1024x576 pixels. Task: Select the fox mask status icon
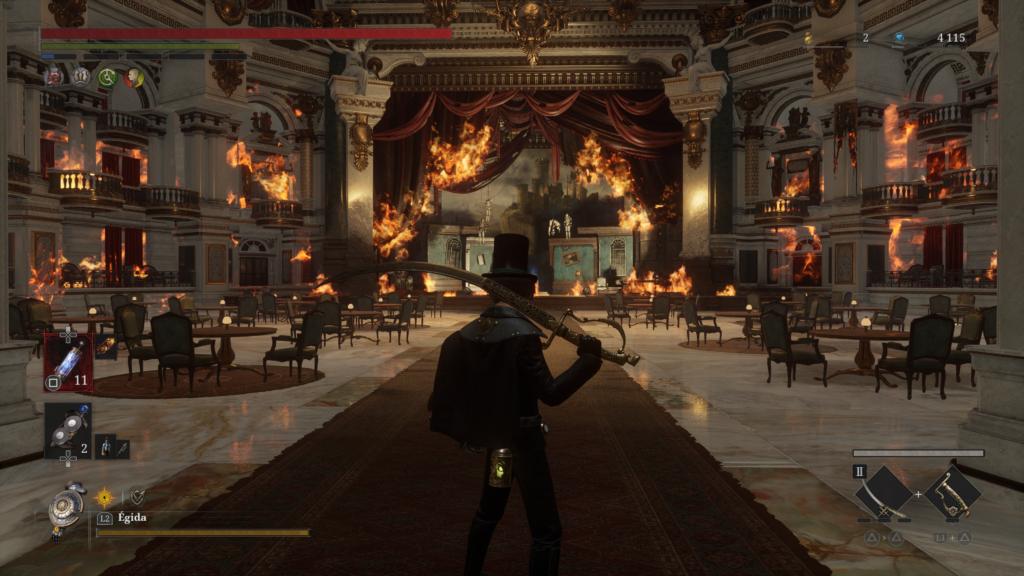coord(54,76)
